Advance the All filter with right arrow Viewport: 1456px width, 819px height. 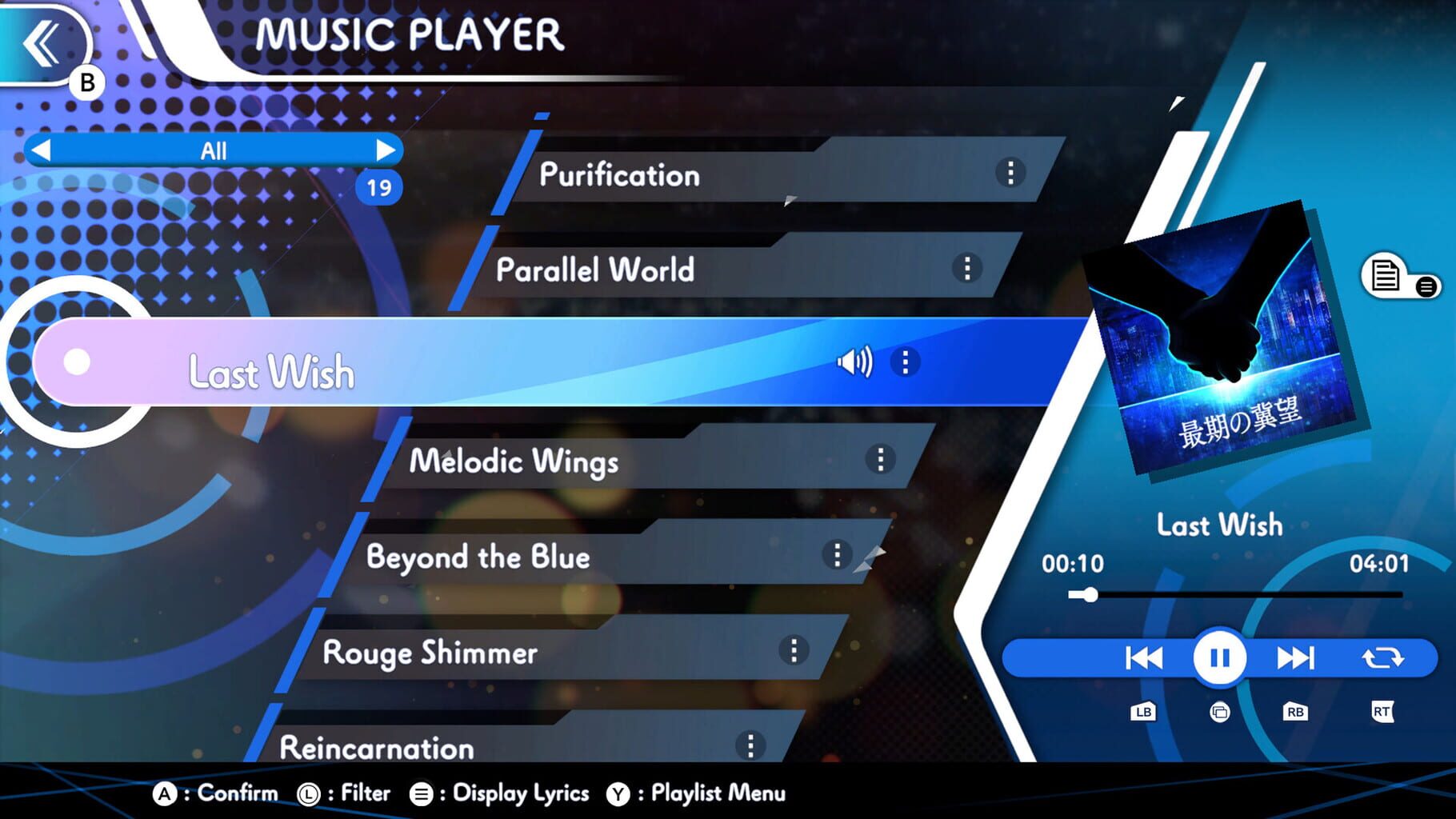pyautogui.click(x=389, y=150)
